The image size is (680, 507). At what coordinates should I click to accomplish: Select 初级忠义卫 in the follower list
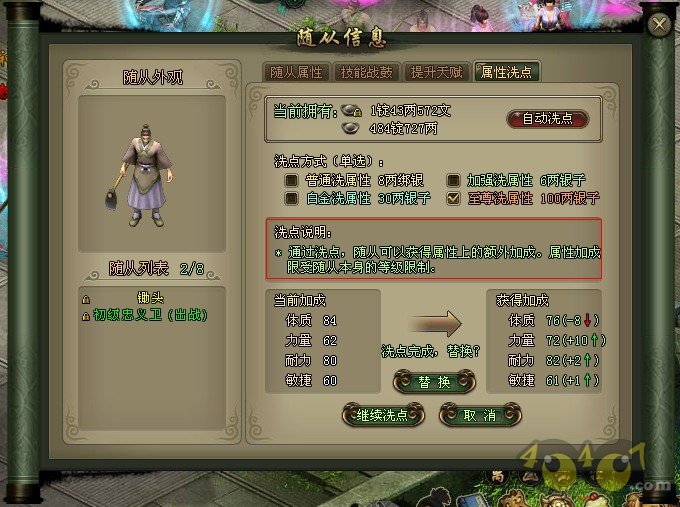click(x=150, y=314)
